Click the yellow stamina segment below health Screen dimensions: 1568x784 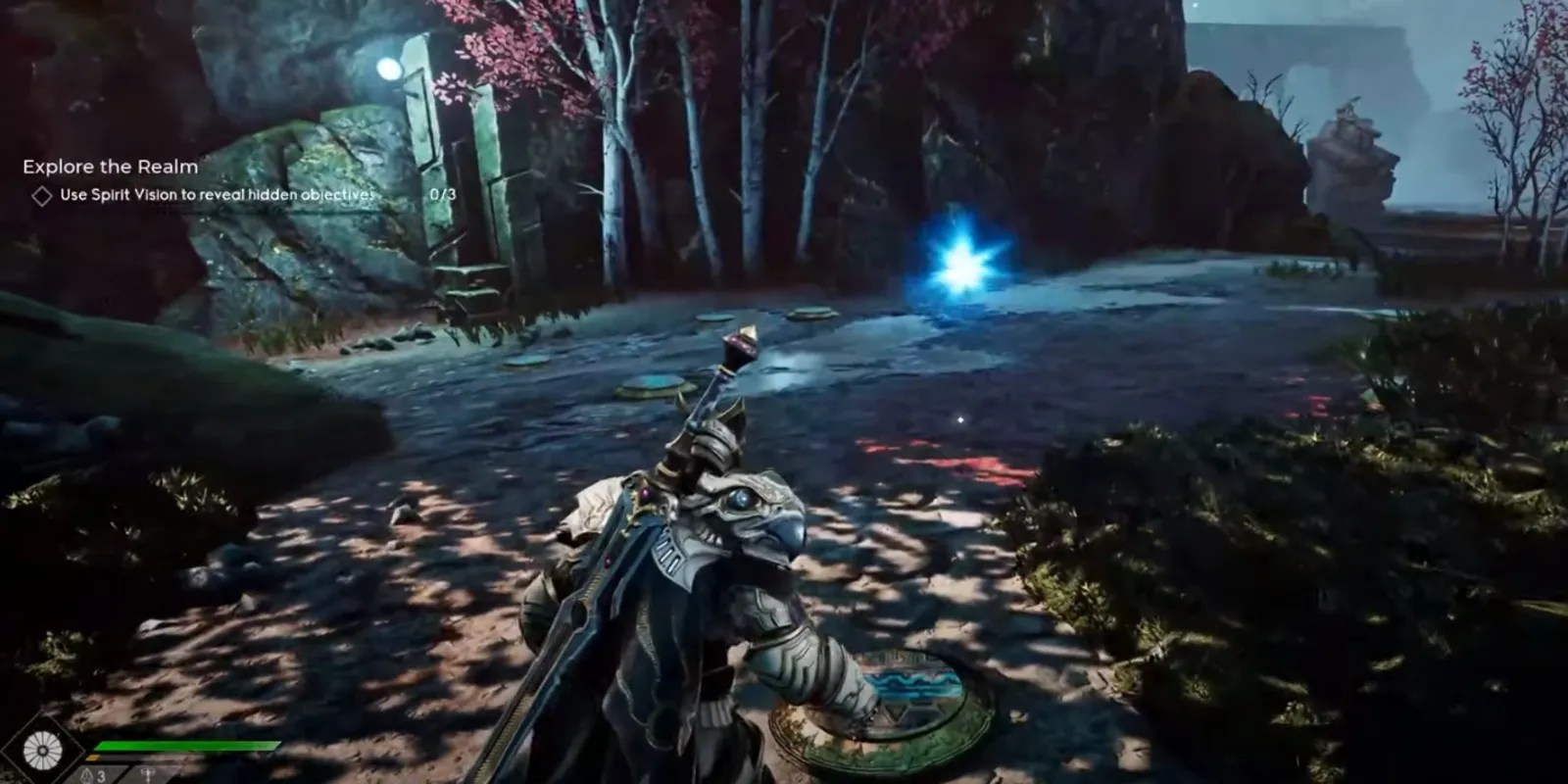93,757
